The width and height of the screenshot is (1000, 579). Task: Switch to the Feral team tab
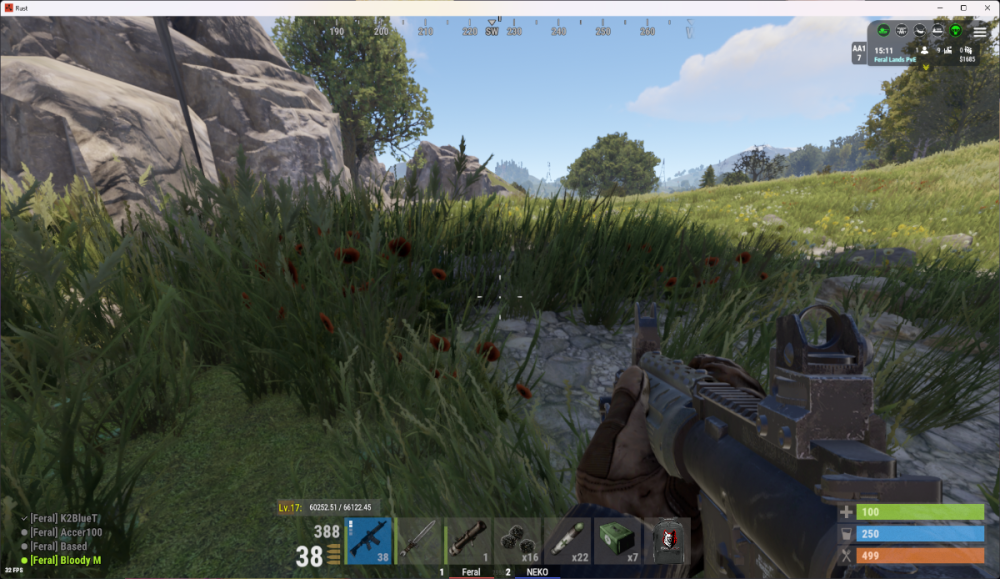tap(470, 572)
